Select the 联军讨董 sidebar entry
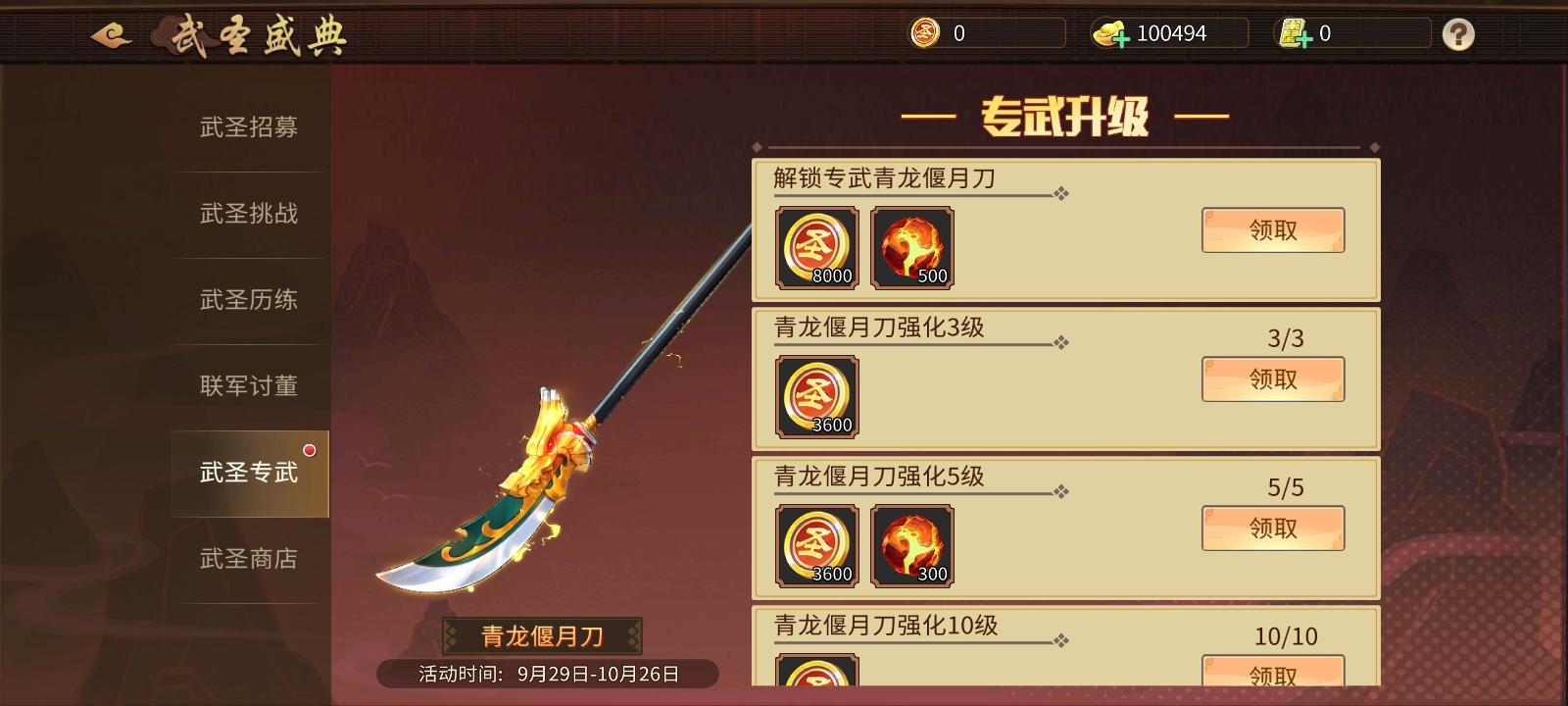This screenshot has height=706, width=1568. pos(248,386)
